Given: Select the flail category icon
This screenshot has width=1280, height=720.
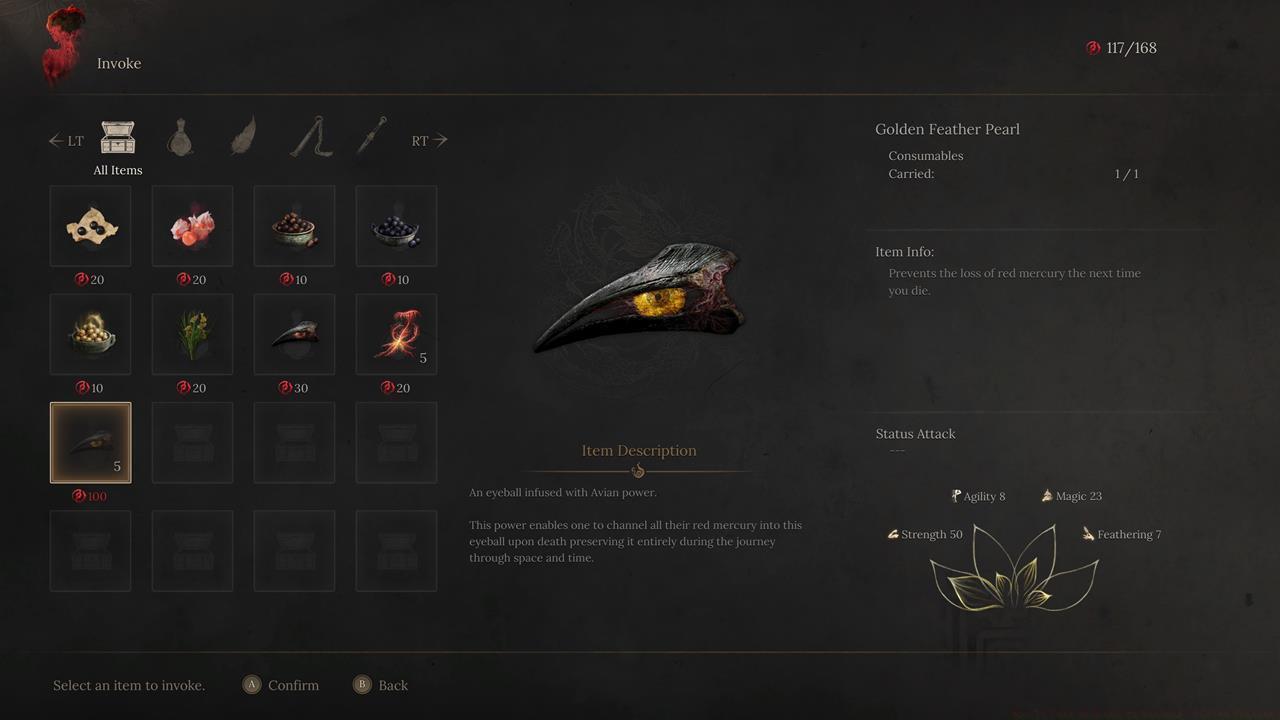Looking at the screenshot, I should [308, 137].
